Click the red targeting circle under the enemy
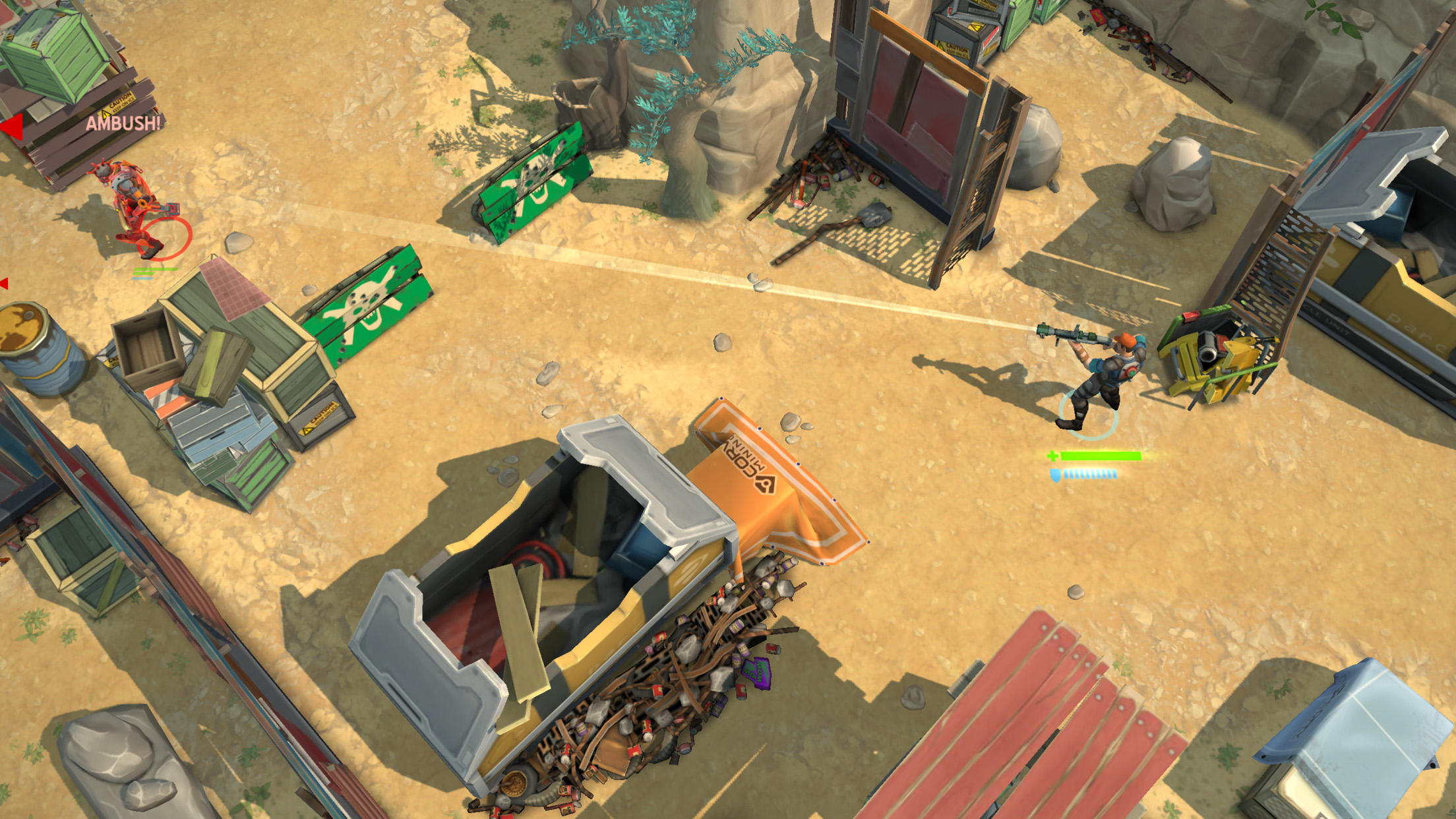 point(165,238)
